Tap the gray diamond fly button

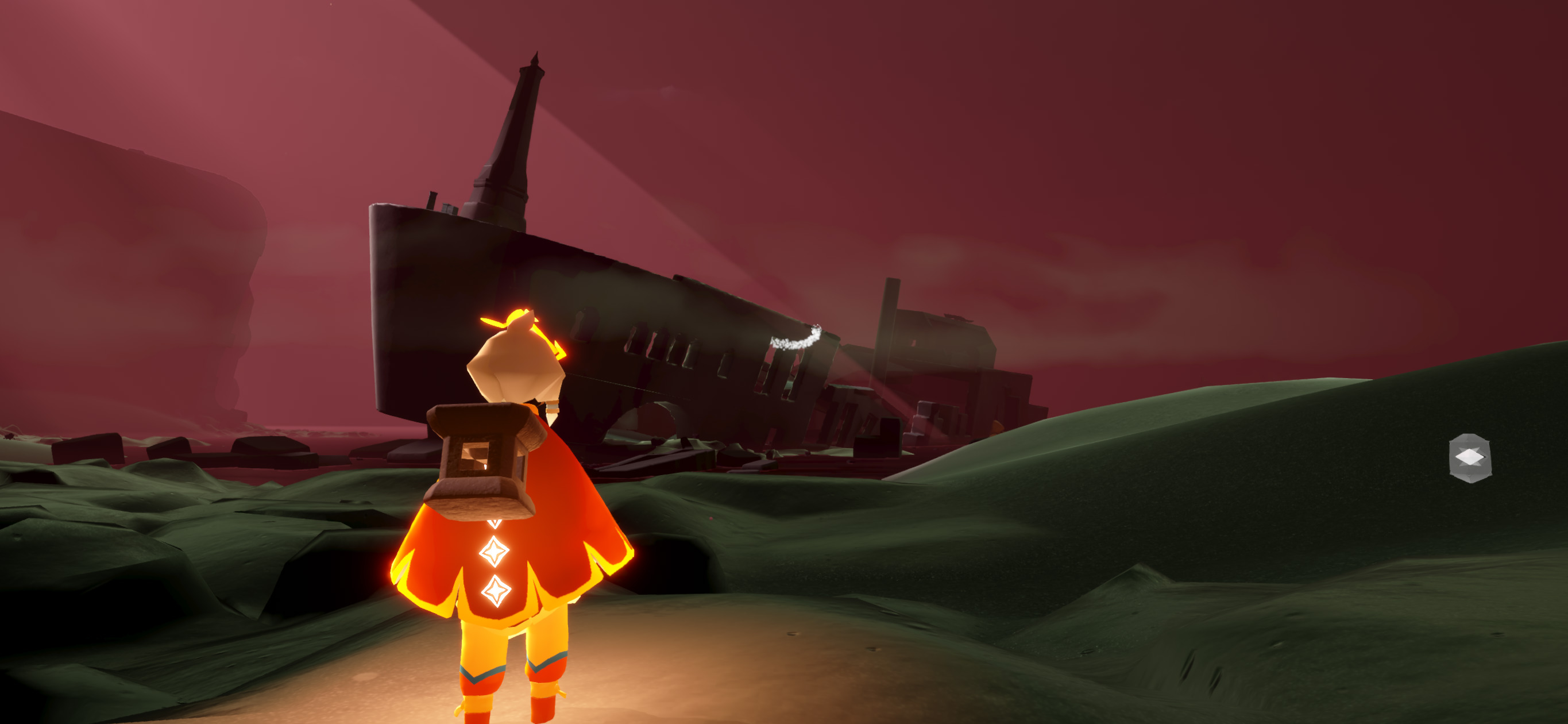(1469, 458)
